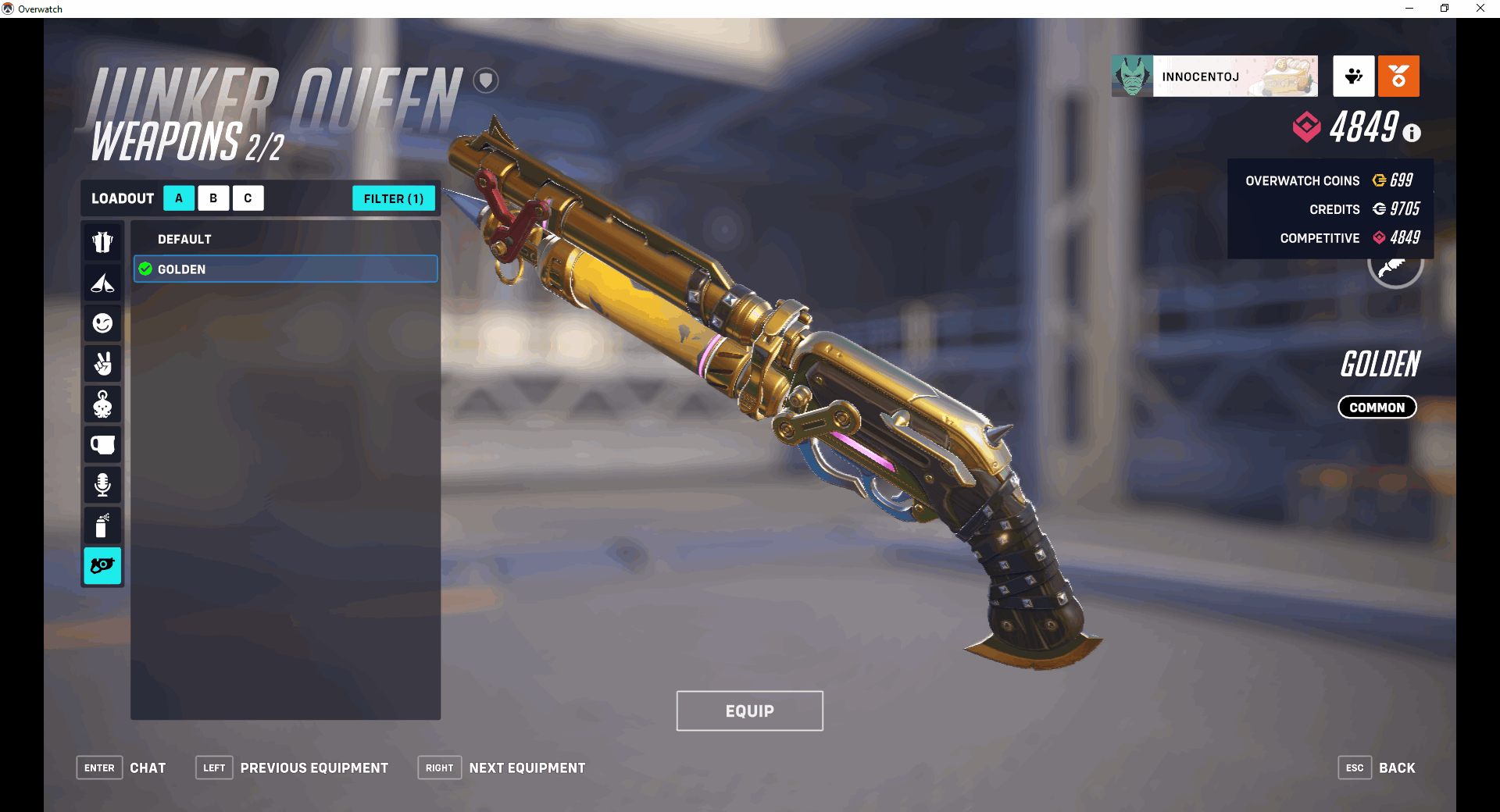Select the Golden weapon variant
Screen dimensions: 1500x812
(284, 269)
